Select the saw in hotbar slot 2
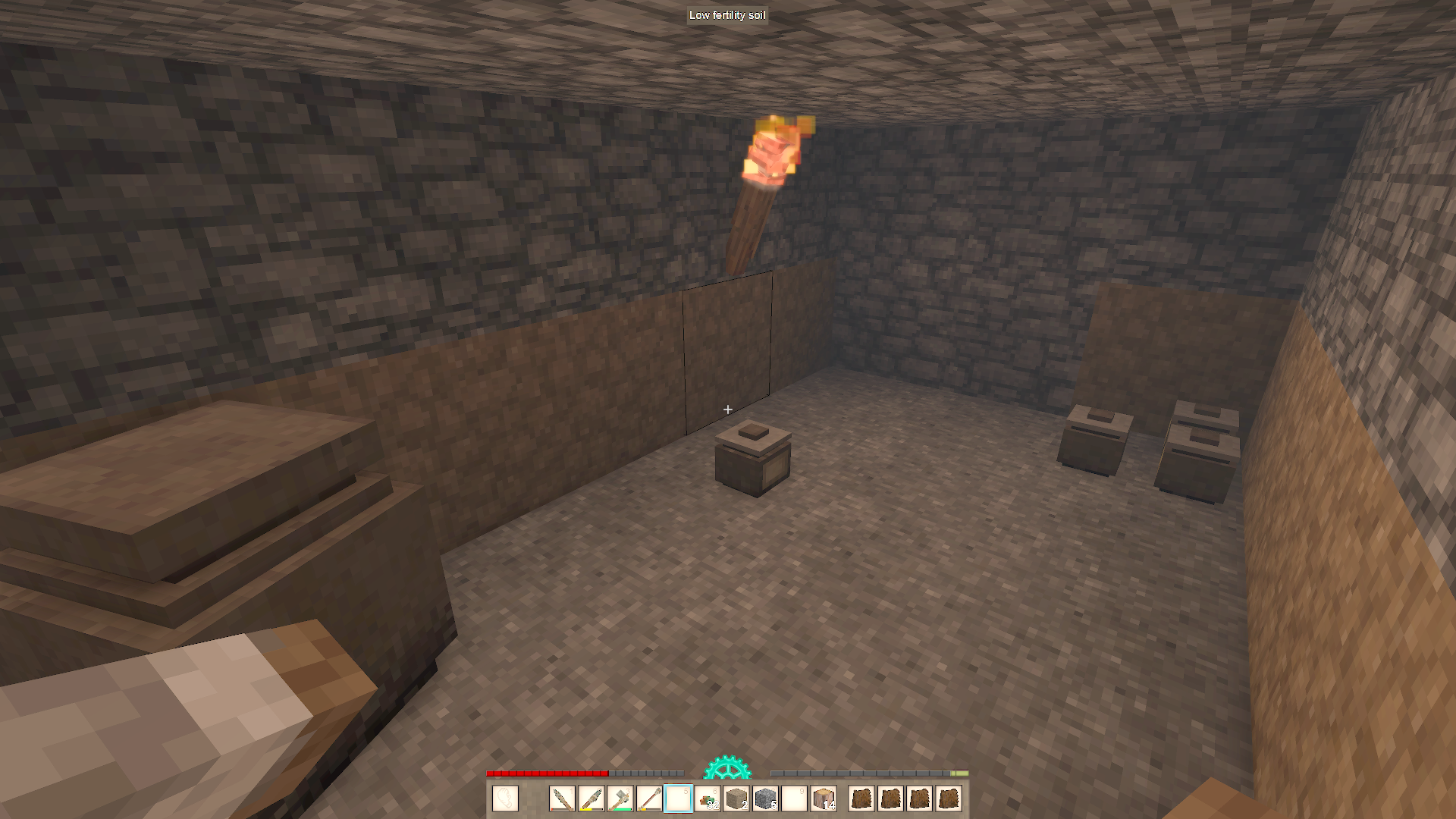1456x819 pixels. click(592, 799)
